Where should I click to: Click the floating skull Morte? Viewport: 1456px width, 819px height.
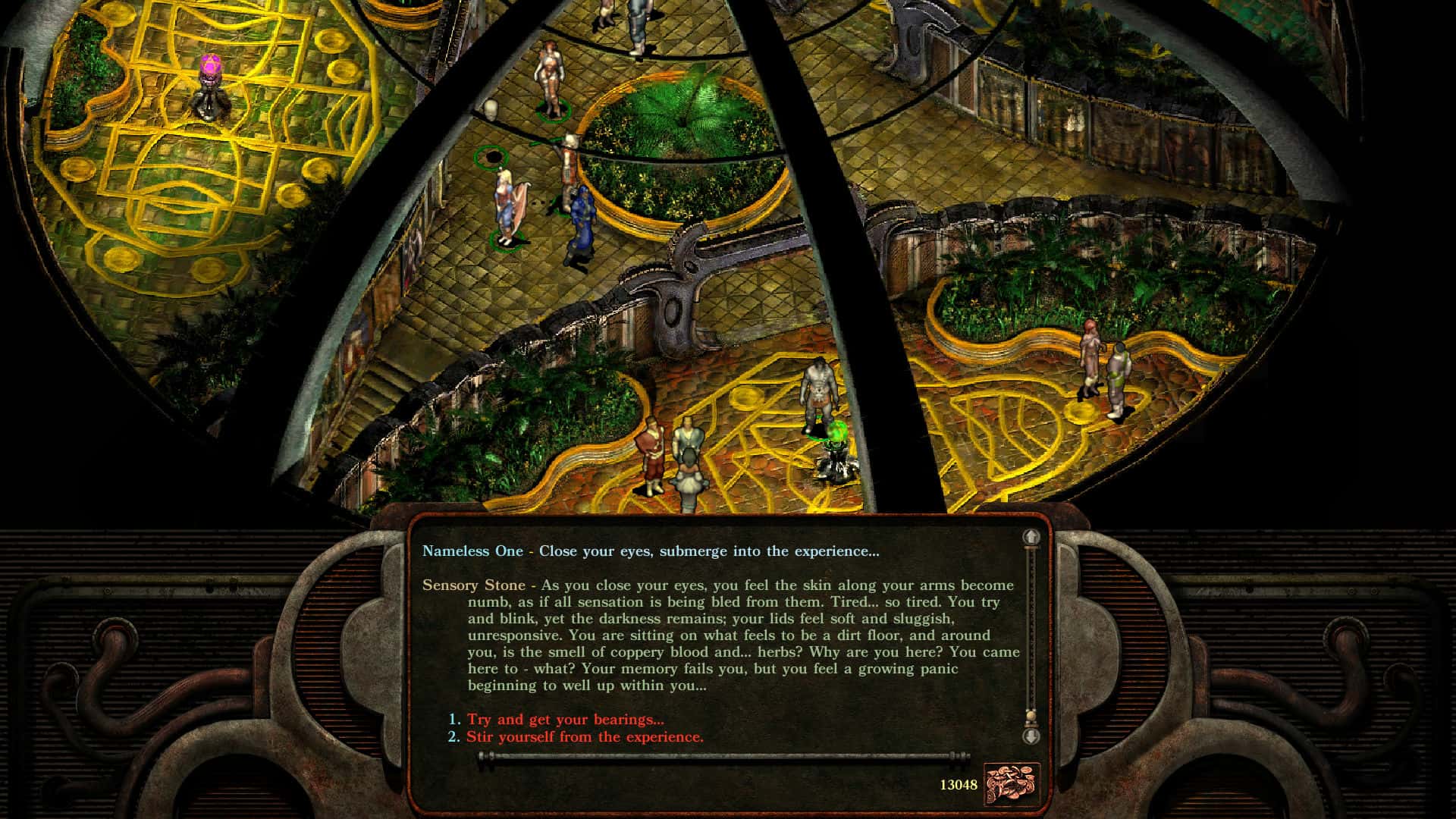coord(492,111)
